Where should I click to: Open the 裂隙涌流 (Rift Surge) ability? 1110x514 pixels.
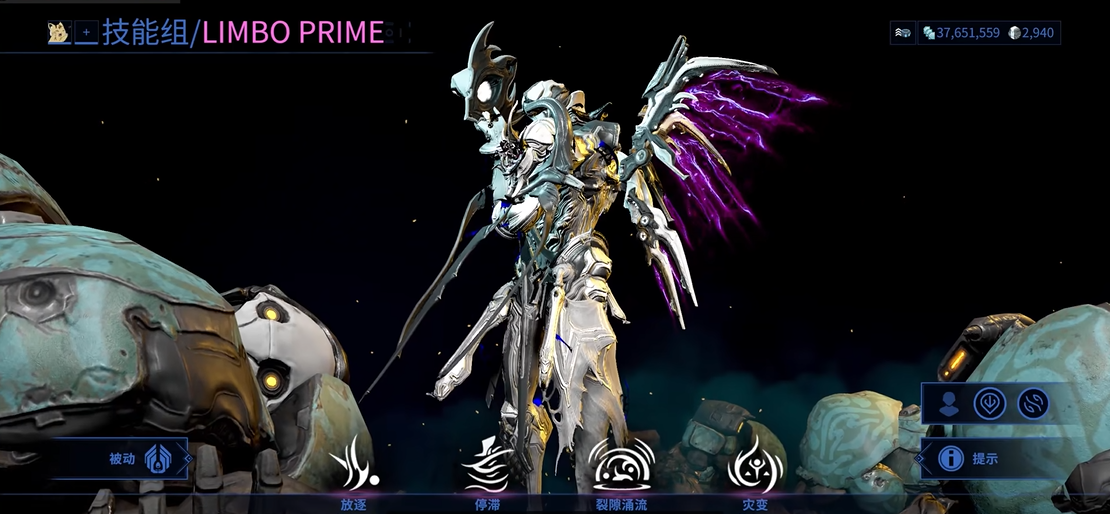(x=622, y=464)
